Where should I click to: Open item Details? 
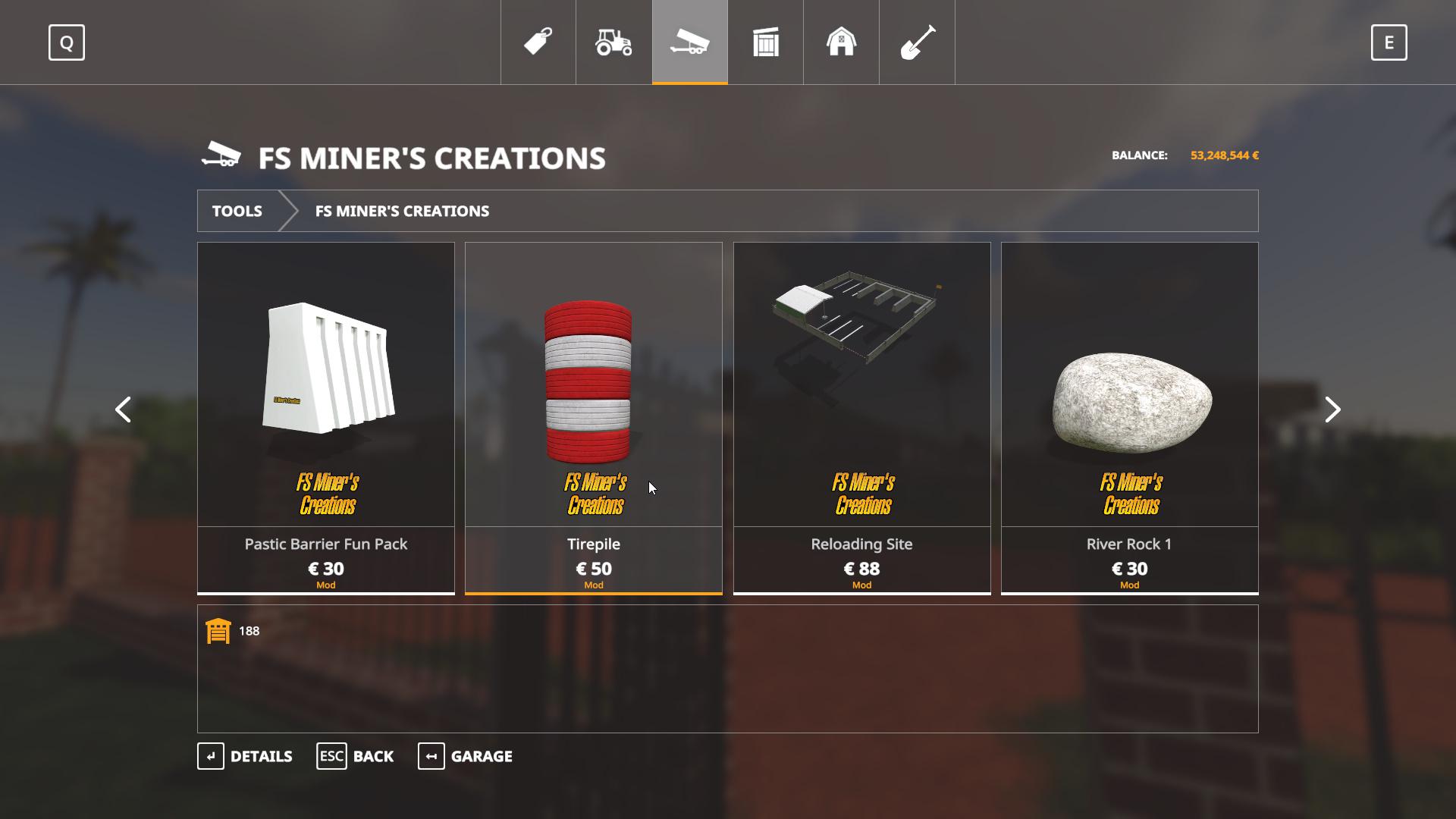tap(245, 756)
